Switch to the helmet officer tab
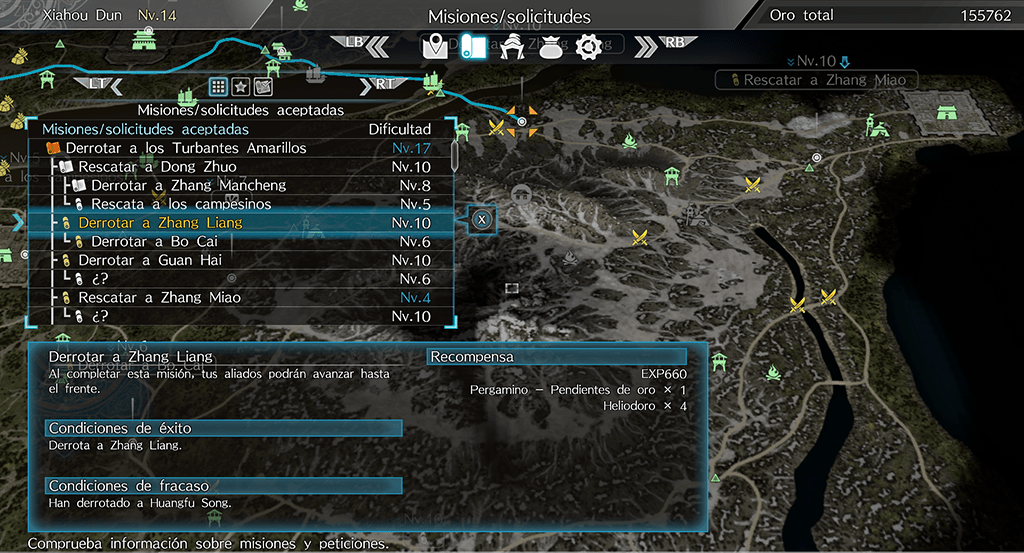 511,46
